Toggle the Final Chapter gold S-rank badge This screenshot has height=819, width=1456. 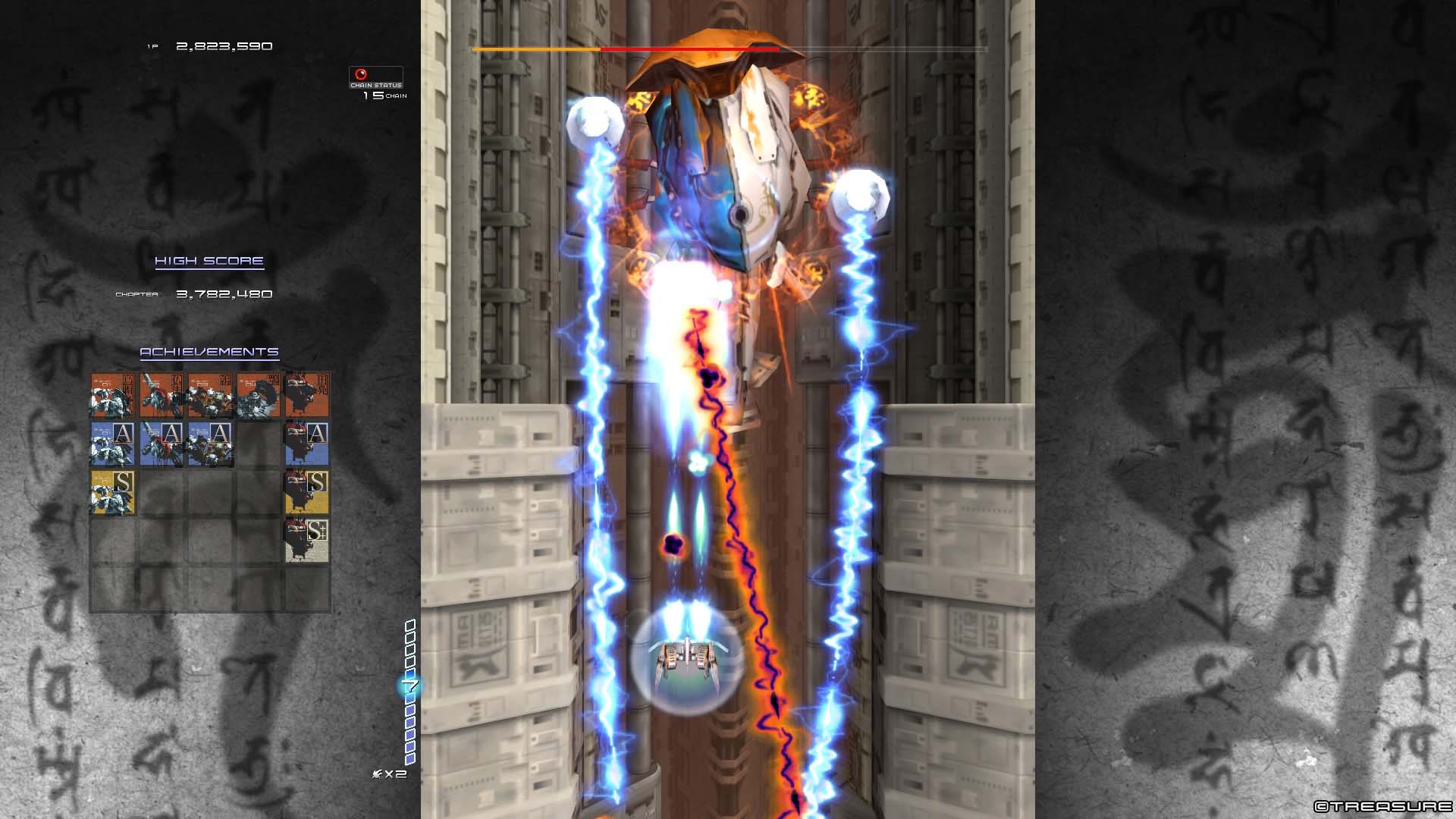pos(306,494)
